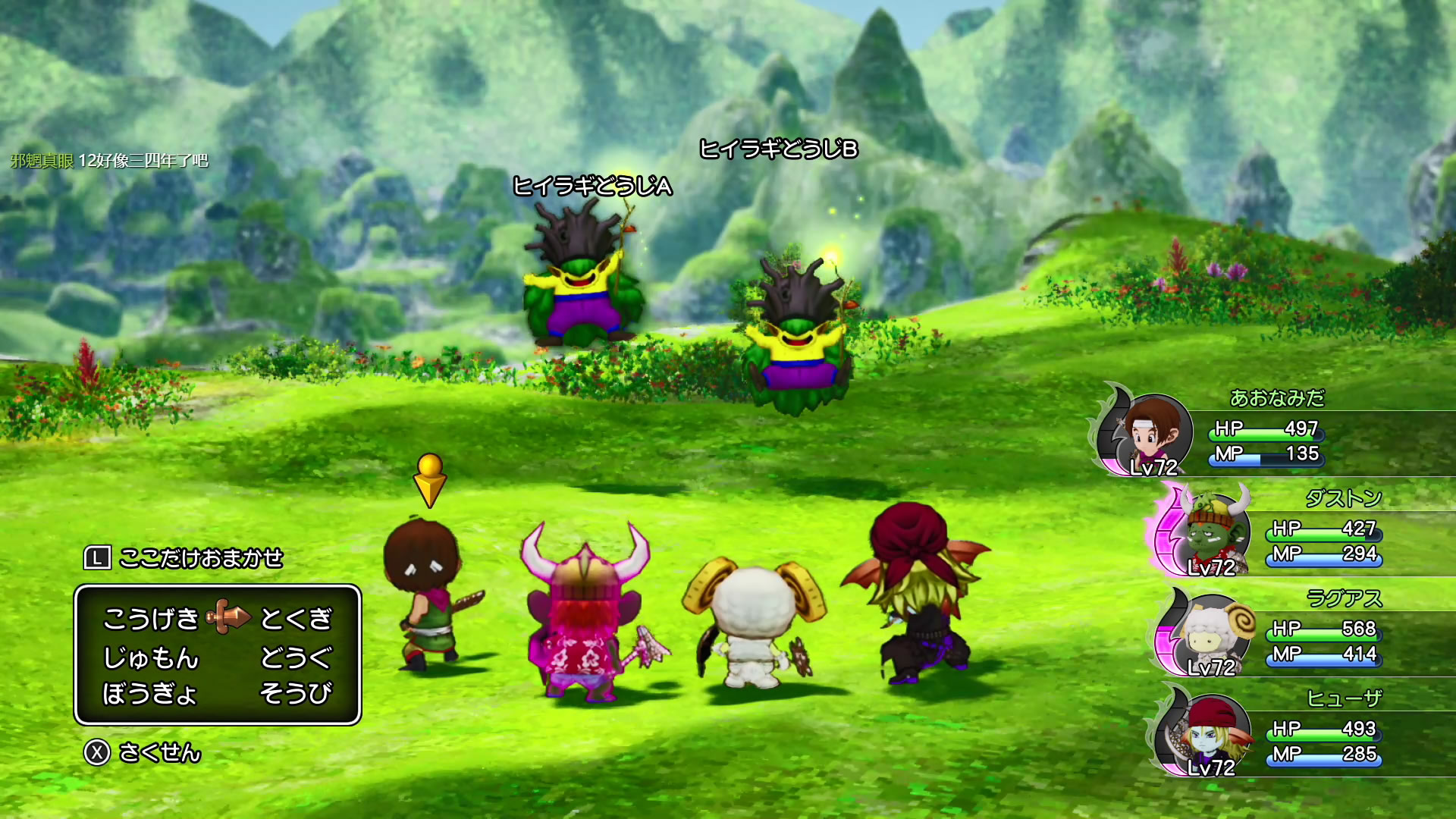
Task: Select the こうげき attack command
Action: pos(150,619)
